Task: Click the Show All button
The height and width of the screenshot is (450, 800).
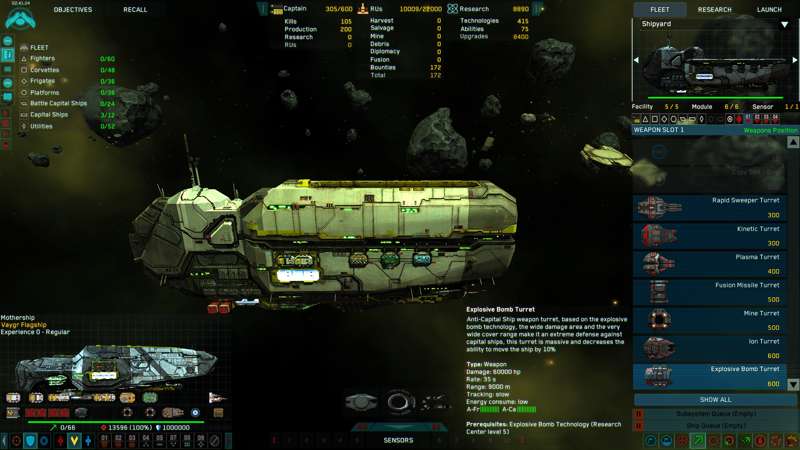Action: tap(714, 399)
